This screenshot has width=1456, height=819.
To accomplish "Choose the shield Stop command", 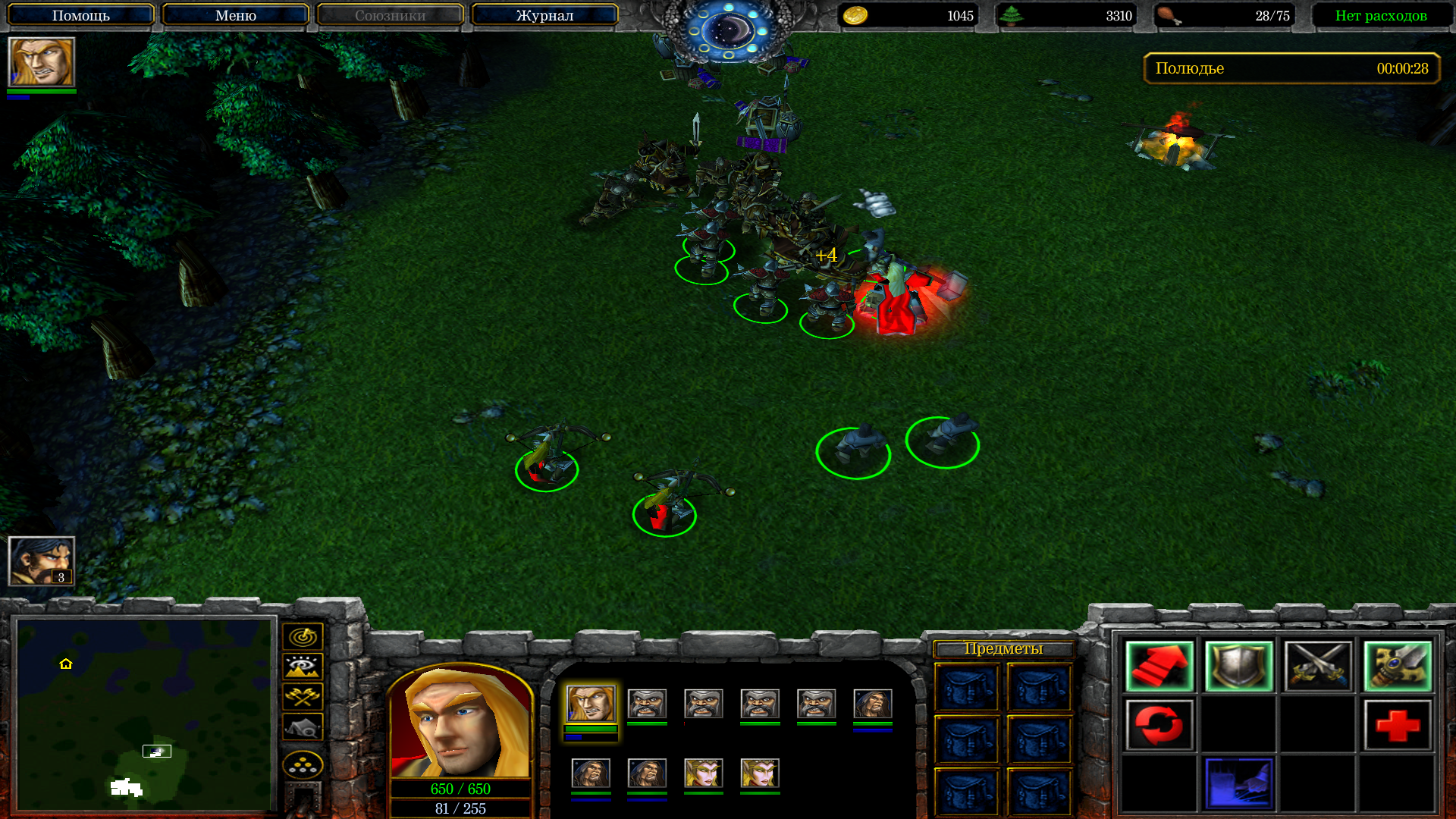I will (1238, 667).
